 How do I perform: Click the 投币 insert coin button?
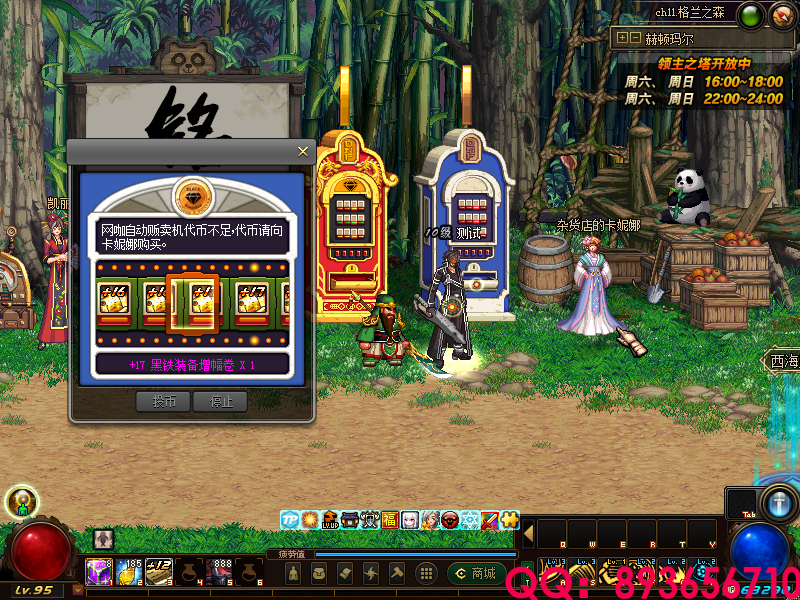(x=163, y=401)
